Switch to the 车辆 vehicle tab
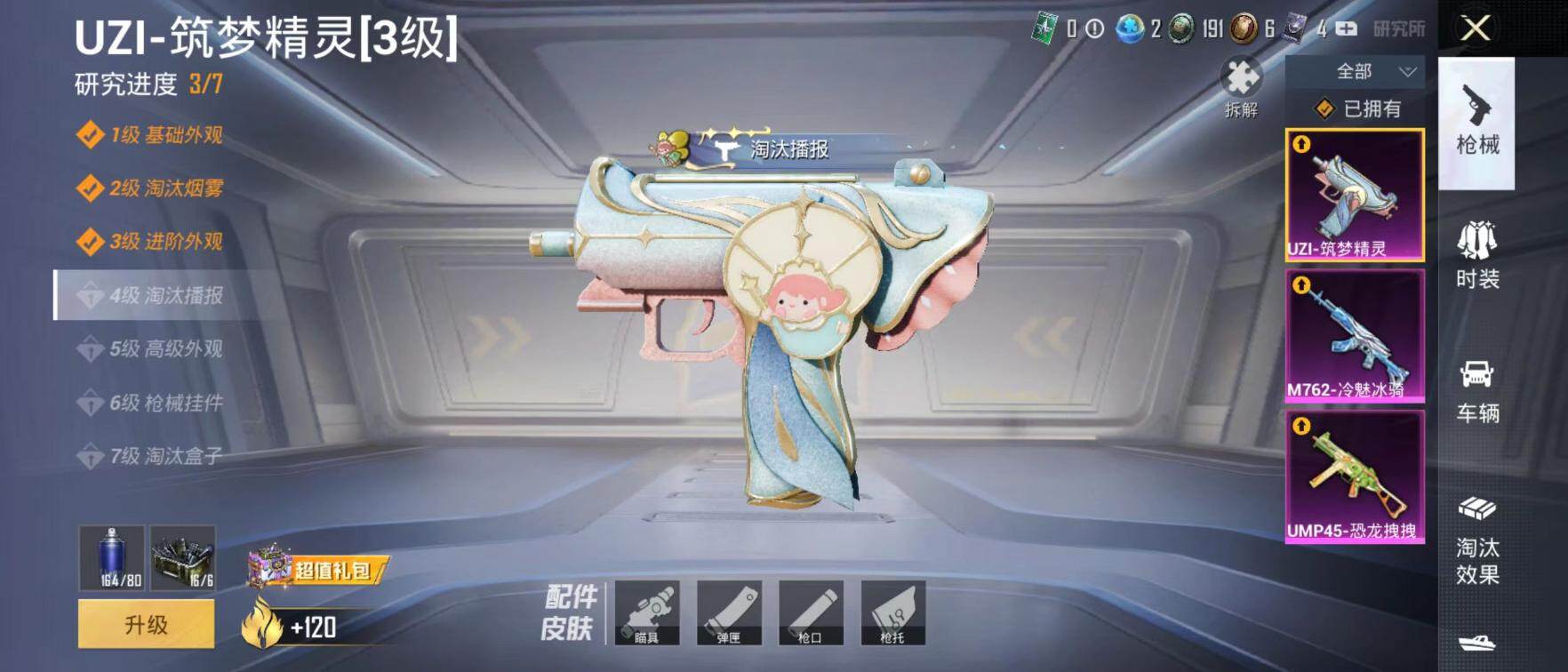 [1476, 391]
